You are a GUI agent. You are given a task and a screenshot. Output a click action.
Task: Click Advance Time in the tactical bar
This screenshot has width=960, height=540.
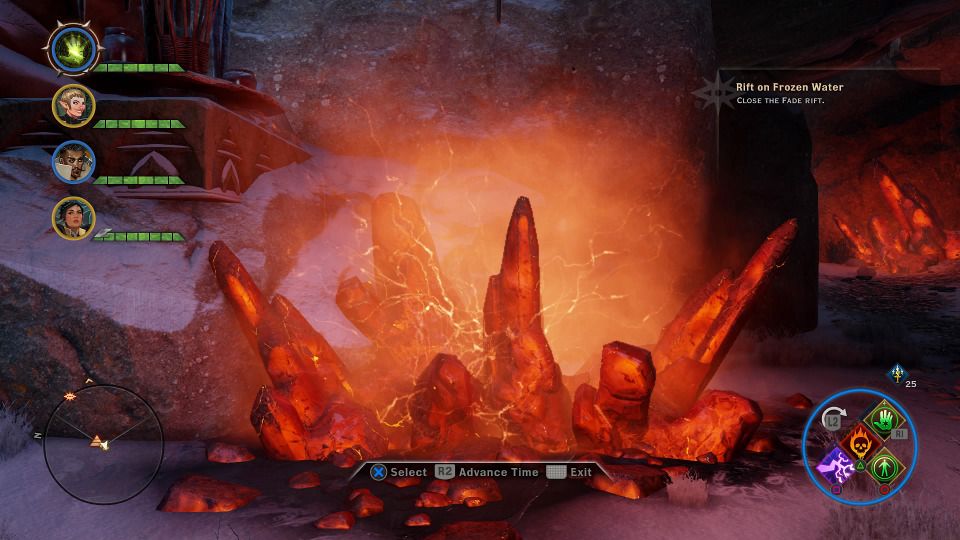tap(489, 472)
